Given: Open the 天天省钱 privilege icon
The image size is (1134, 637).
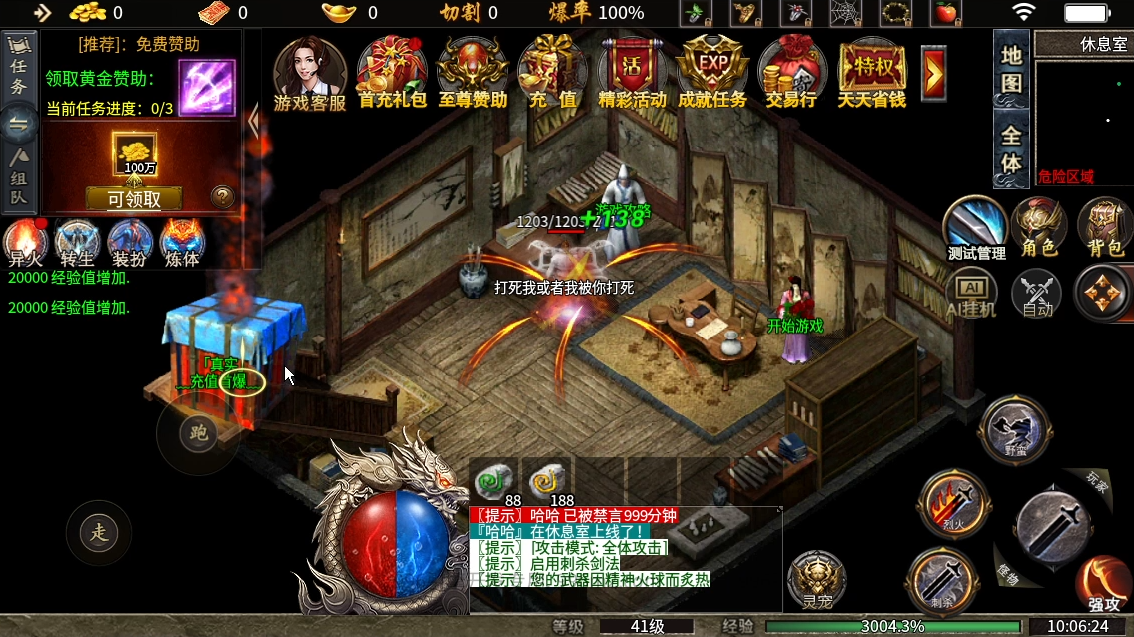Looking at the screenshot, I should [871, 70].
